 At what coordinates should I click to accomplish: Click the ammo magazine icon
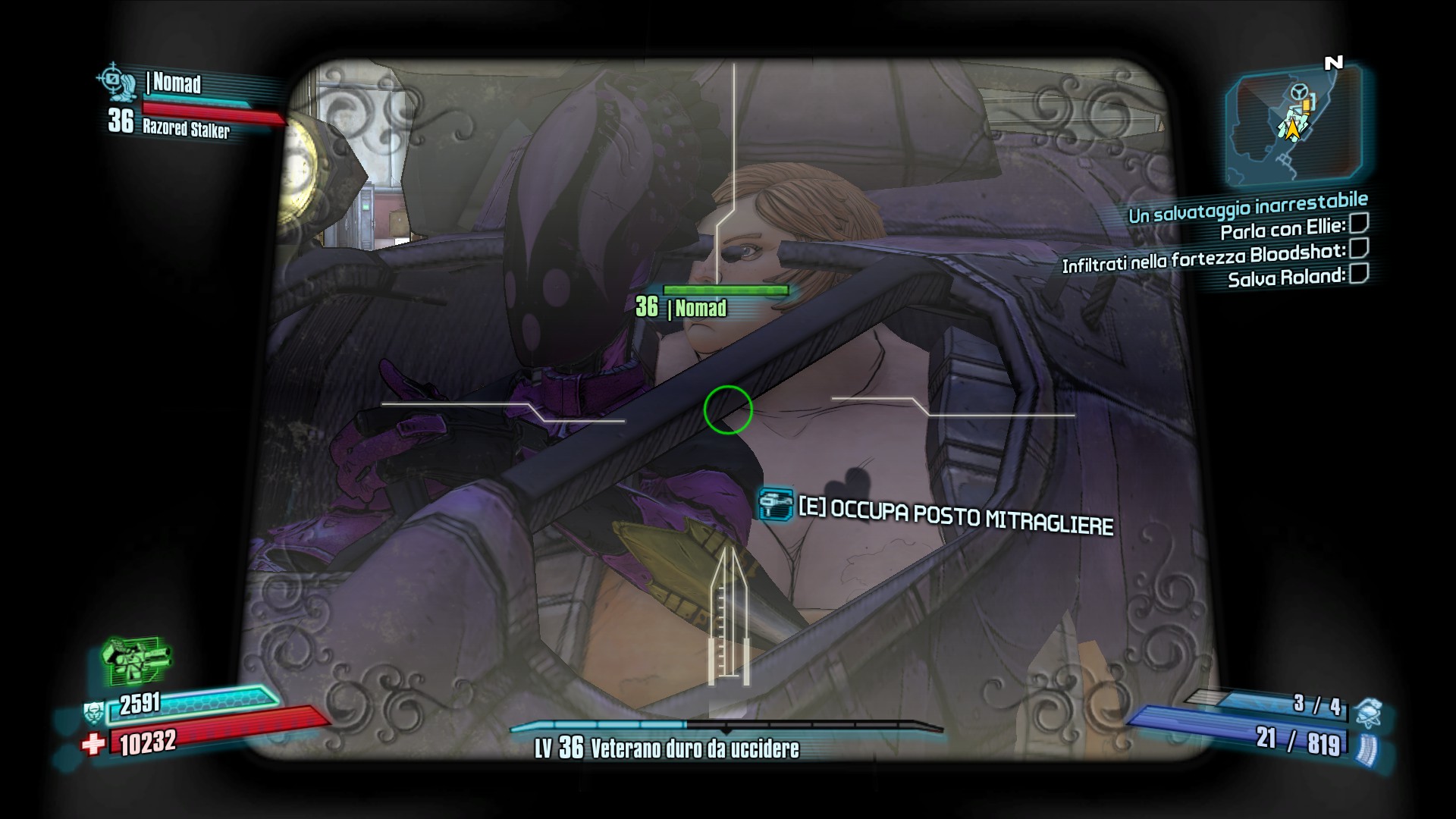click(1367, 748)
